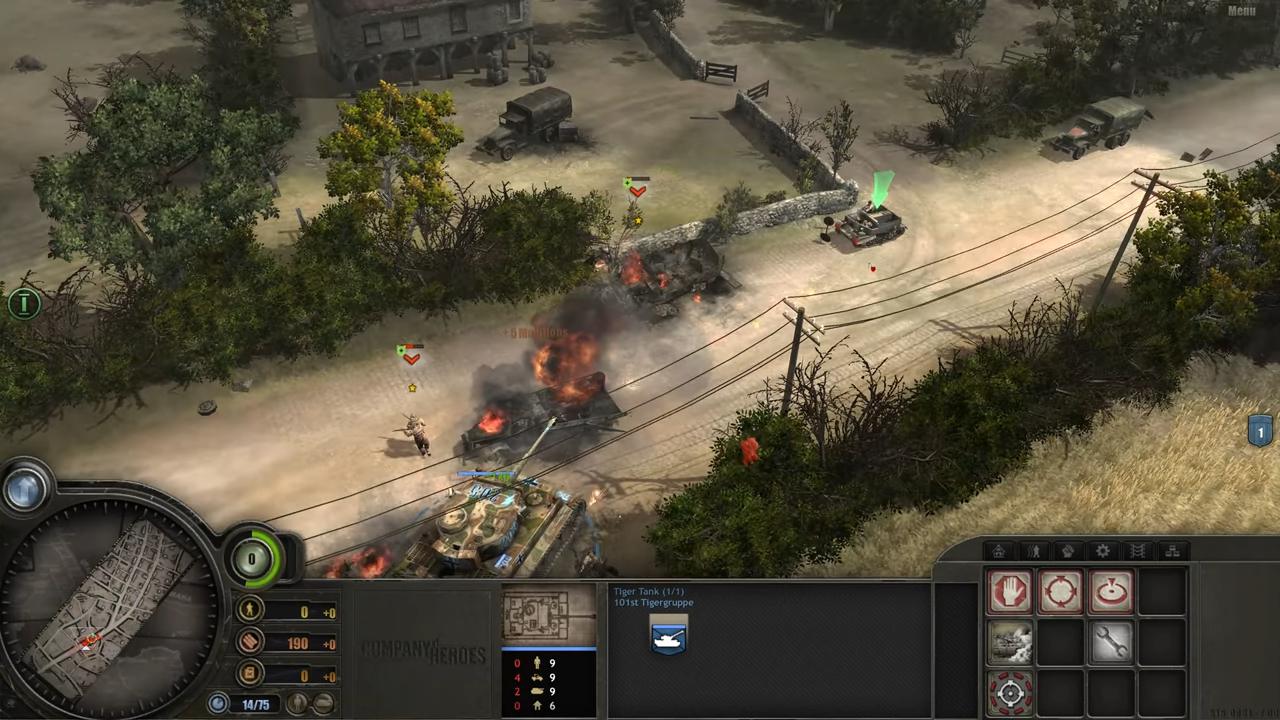
Task: Open the house-shaped building tab
Action: 998,551
